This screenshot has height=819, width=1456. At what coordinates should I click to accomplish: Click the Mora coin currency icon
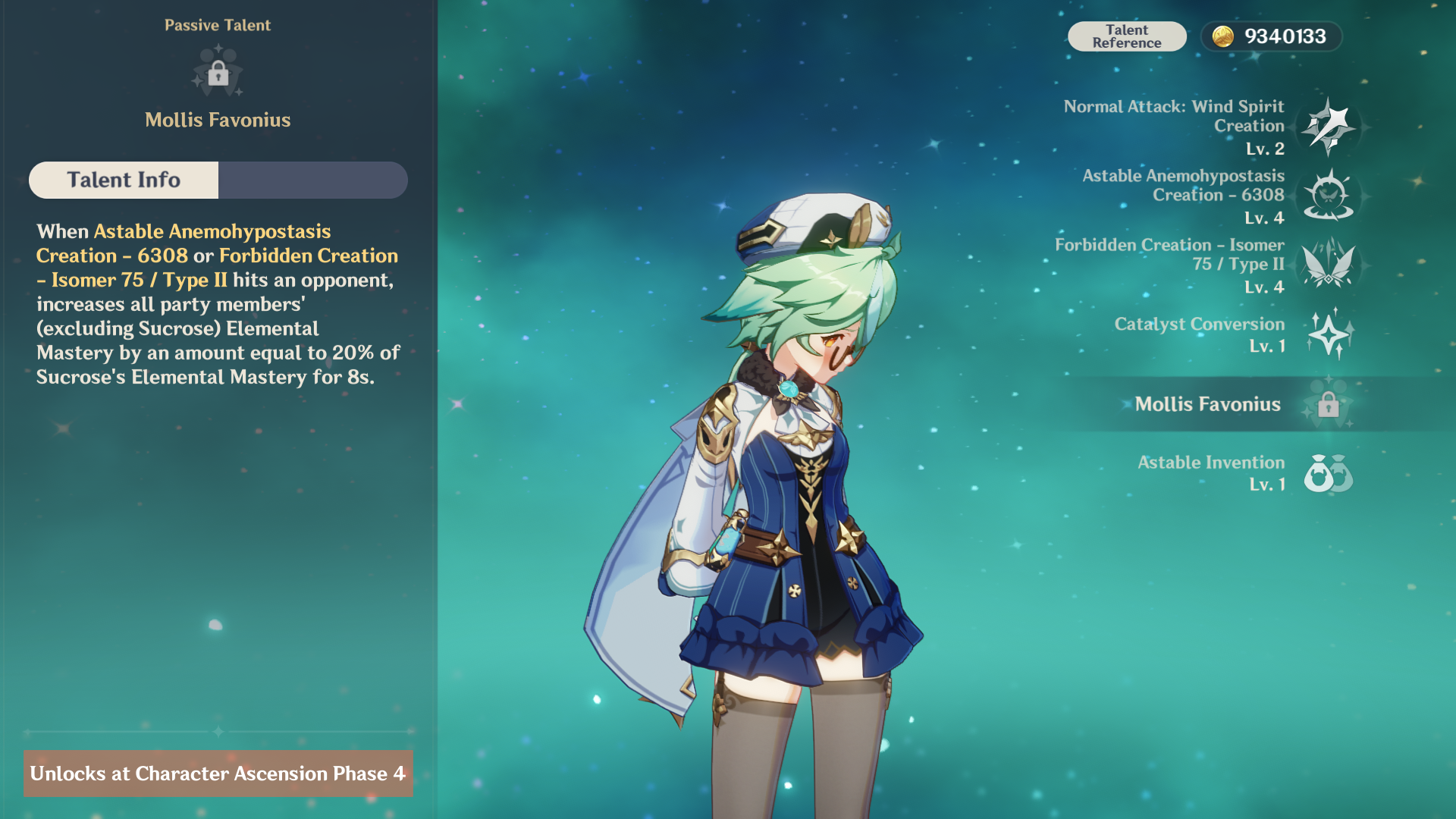pos(1222,36)
